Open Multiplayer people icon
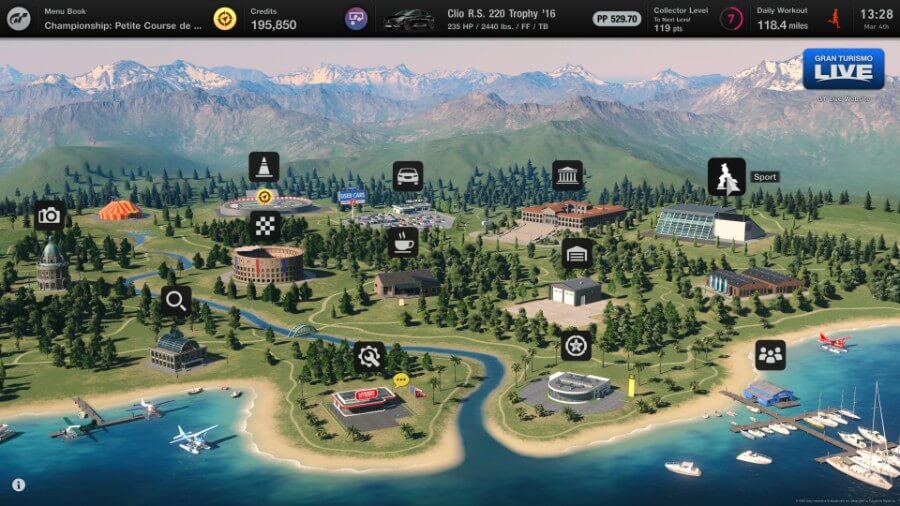 [770, 354]
